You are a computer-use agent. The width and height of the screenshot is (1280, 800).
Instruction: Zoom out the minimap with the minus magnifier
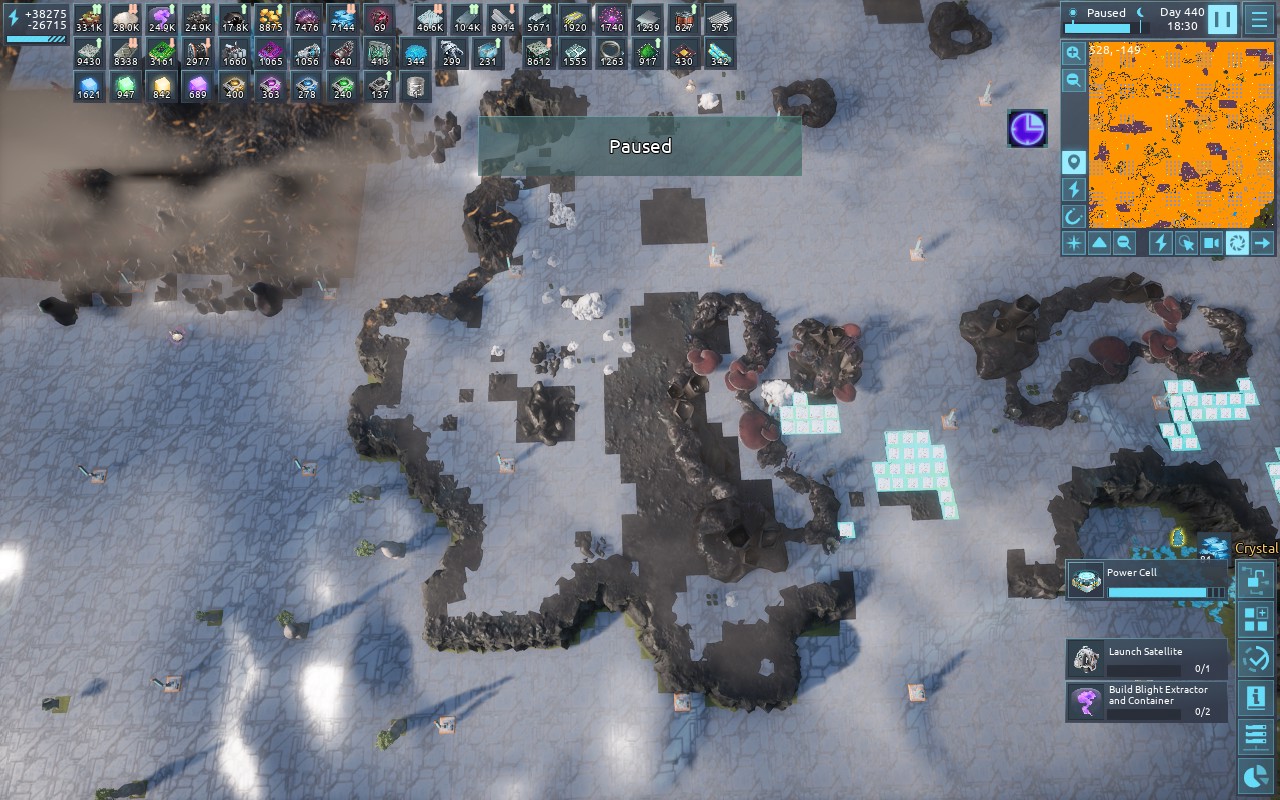(1073, 81)
